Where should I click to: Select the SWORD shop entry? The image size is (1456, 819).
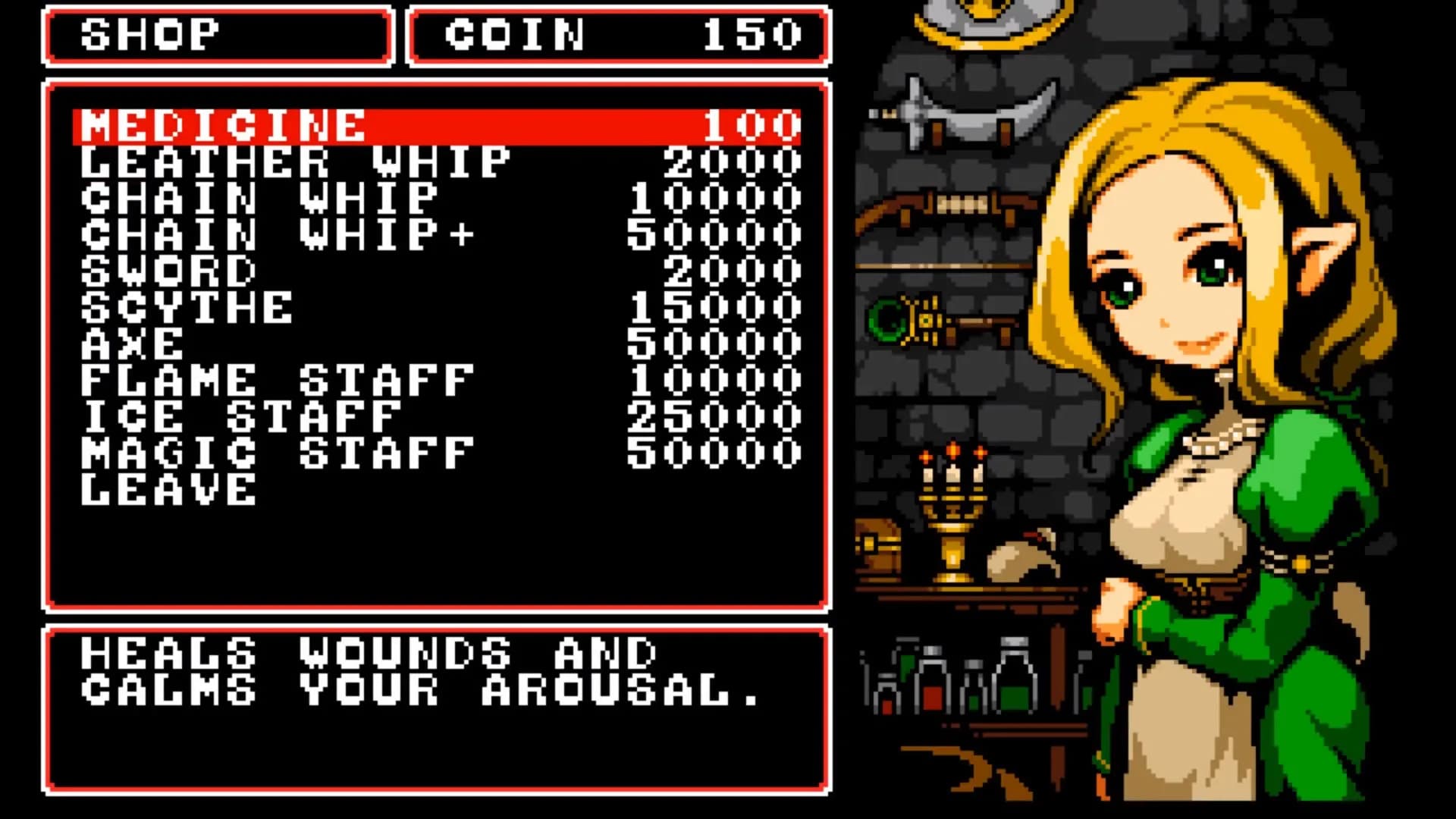(167, 269)
